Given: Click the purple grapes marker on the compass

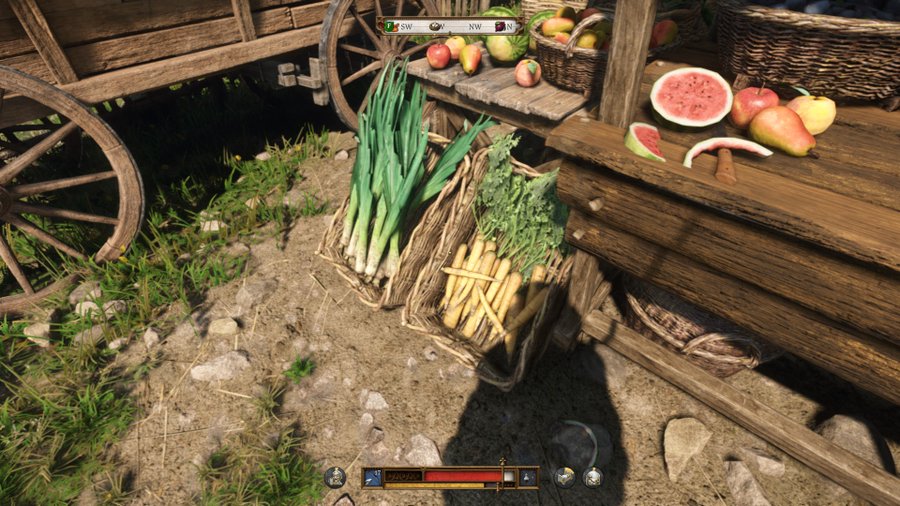Looking at the screenshot, I should [496, 26].
